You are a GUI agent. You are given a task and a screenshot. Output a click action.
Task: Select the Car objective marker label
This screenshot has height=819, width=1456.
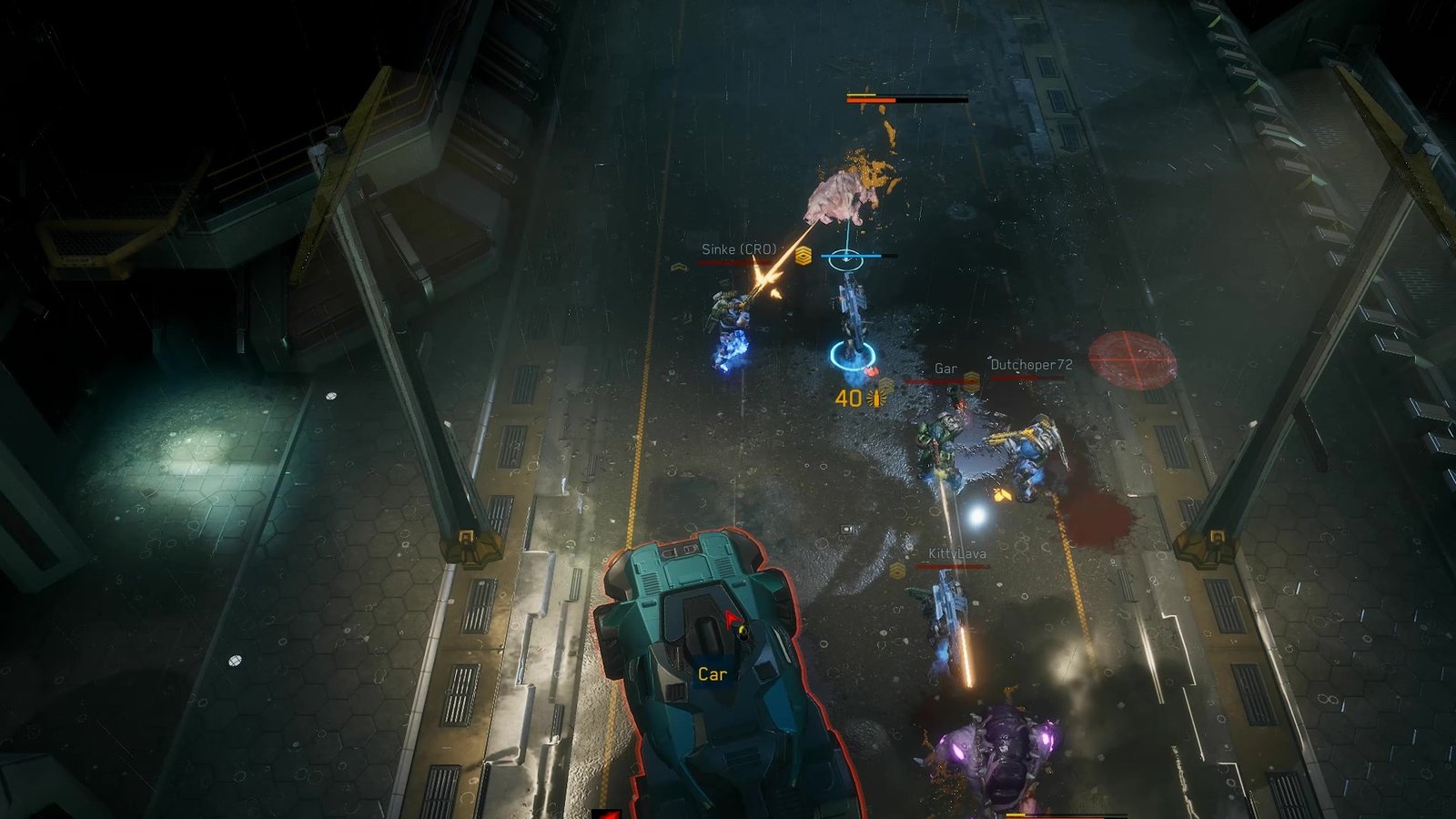[x=712, y=674]
